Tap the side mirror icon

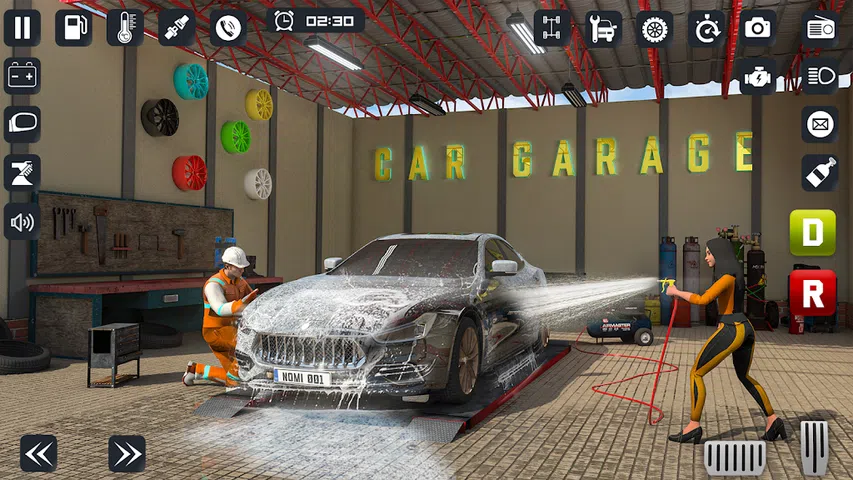(x=22, y=124)
